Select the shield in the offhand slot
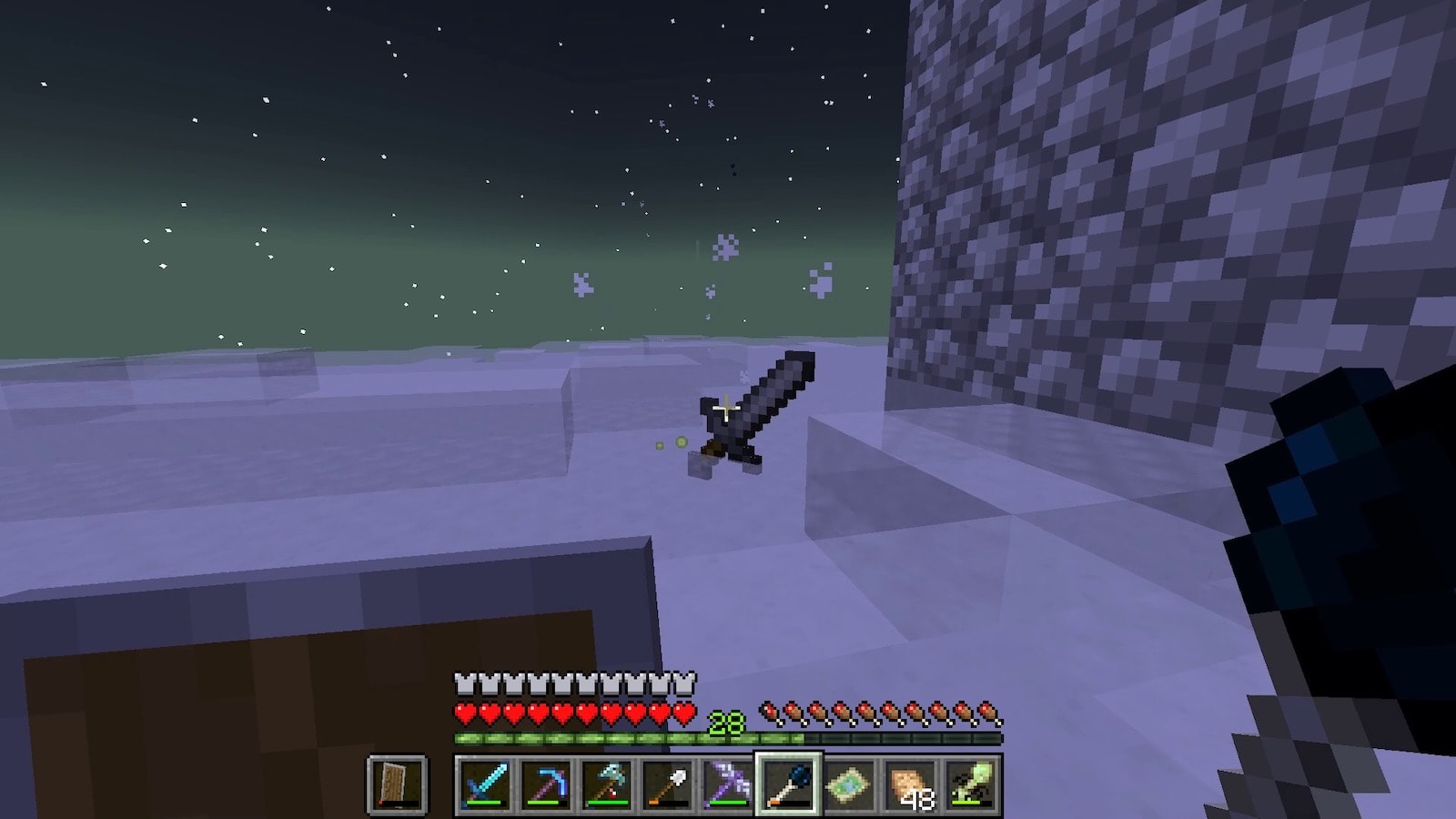 coord(397,784)
